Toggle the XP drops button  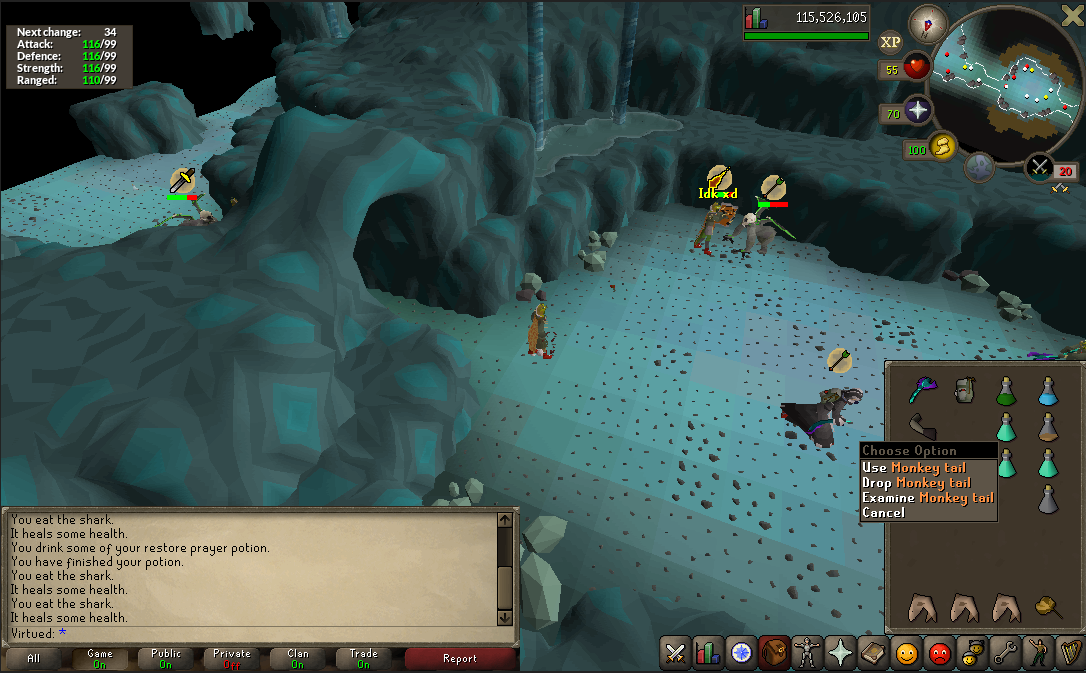890,42
